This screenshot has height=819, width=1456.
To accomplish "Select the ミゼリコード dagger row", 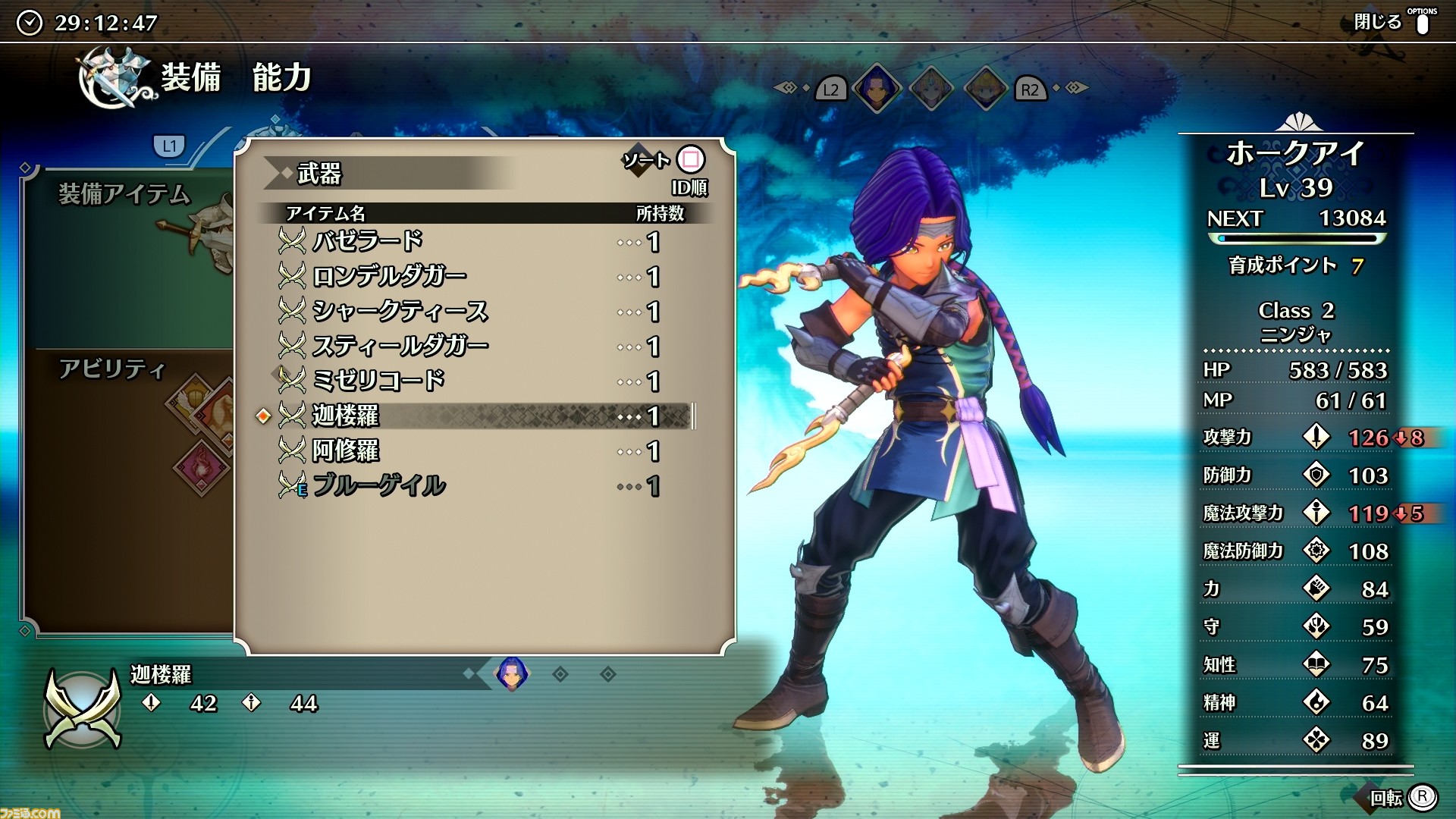I will click(378, 381).
